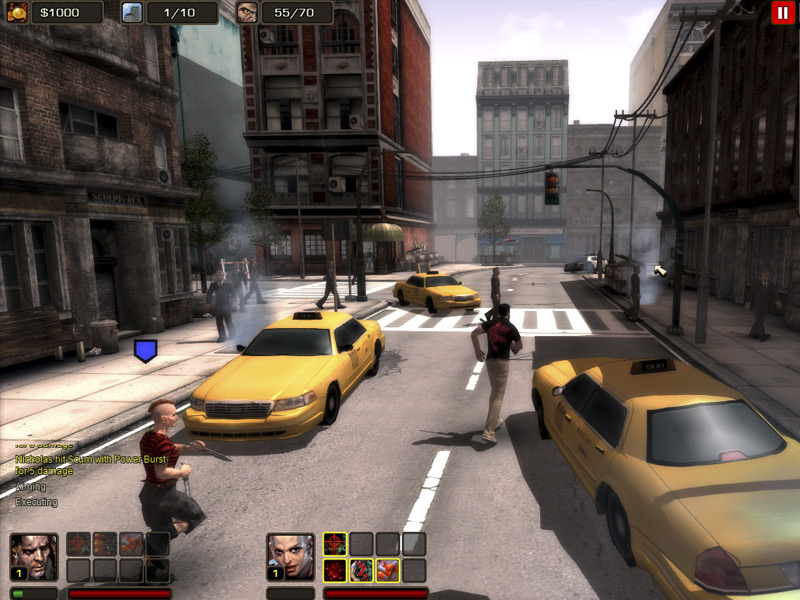
Task: Activate the dark-haired member's crosshair ability
Action: (78, 544)
